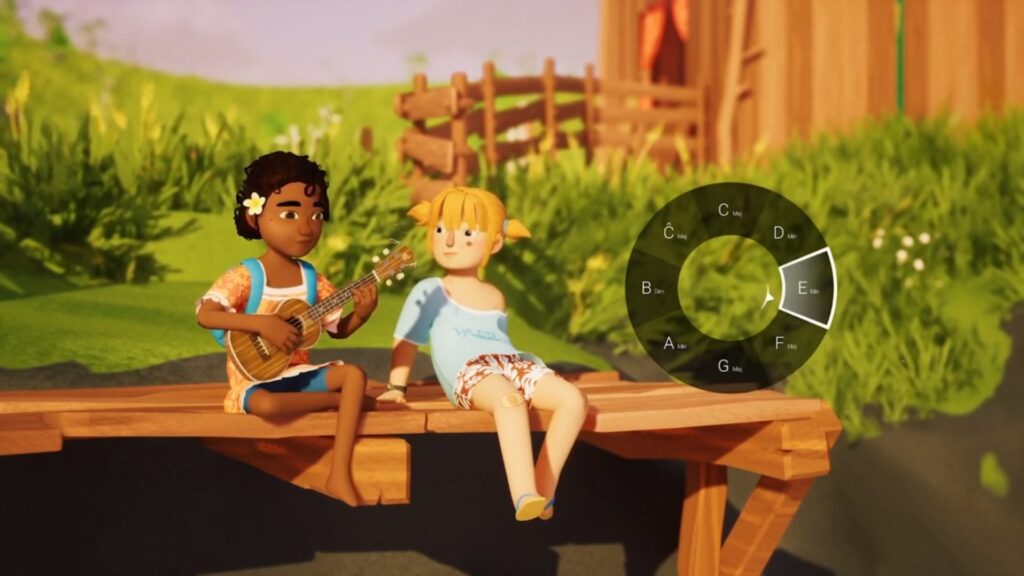Viewport: 1024px width, 576px height.
Task: Play the highlighted E Minor chord
Action: [806, 288]
